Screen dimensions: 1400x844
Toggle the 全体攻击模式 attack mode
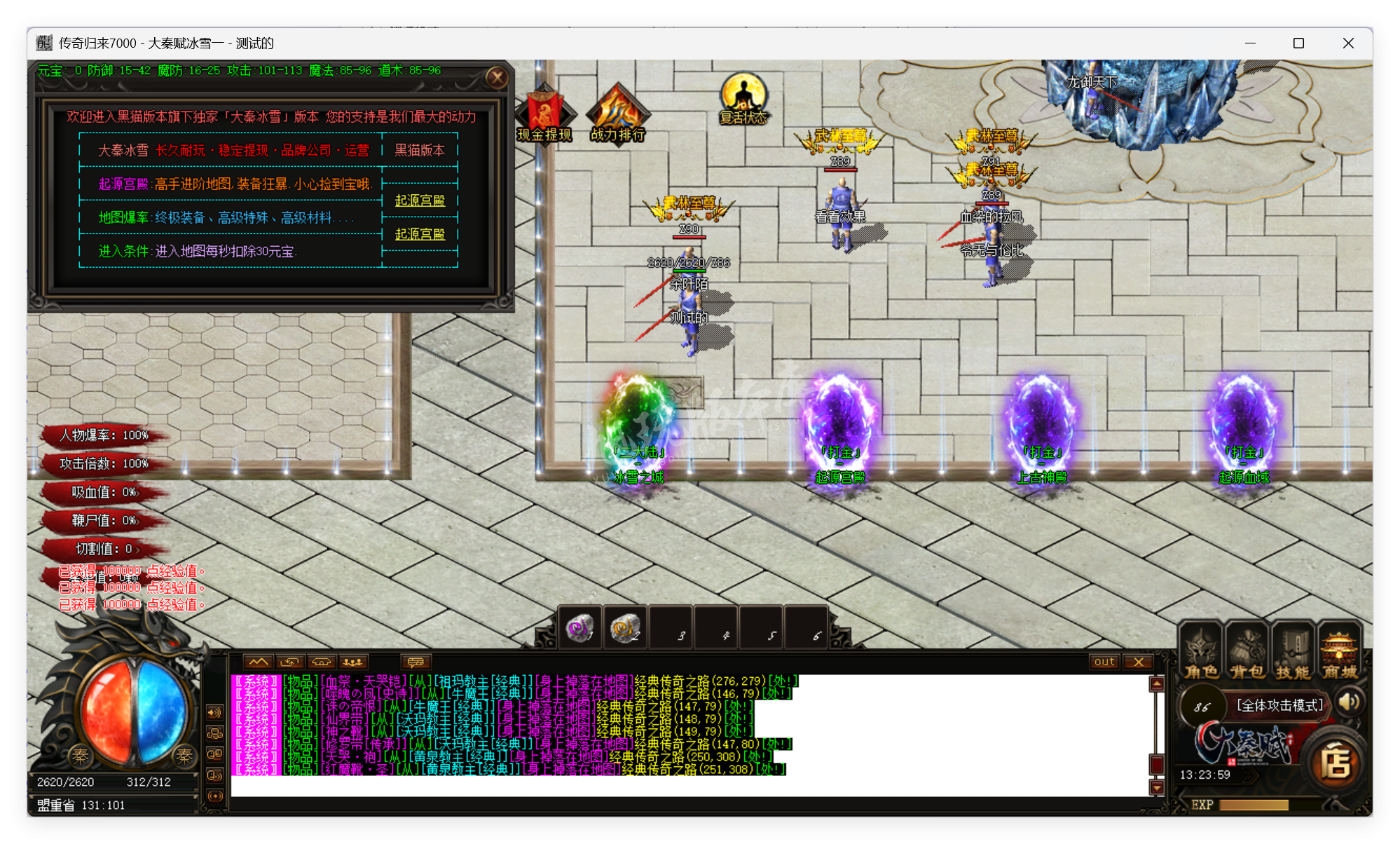(1279, 705)
